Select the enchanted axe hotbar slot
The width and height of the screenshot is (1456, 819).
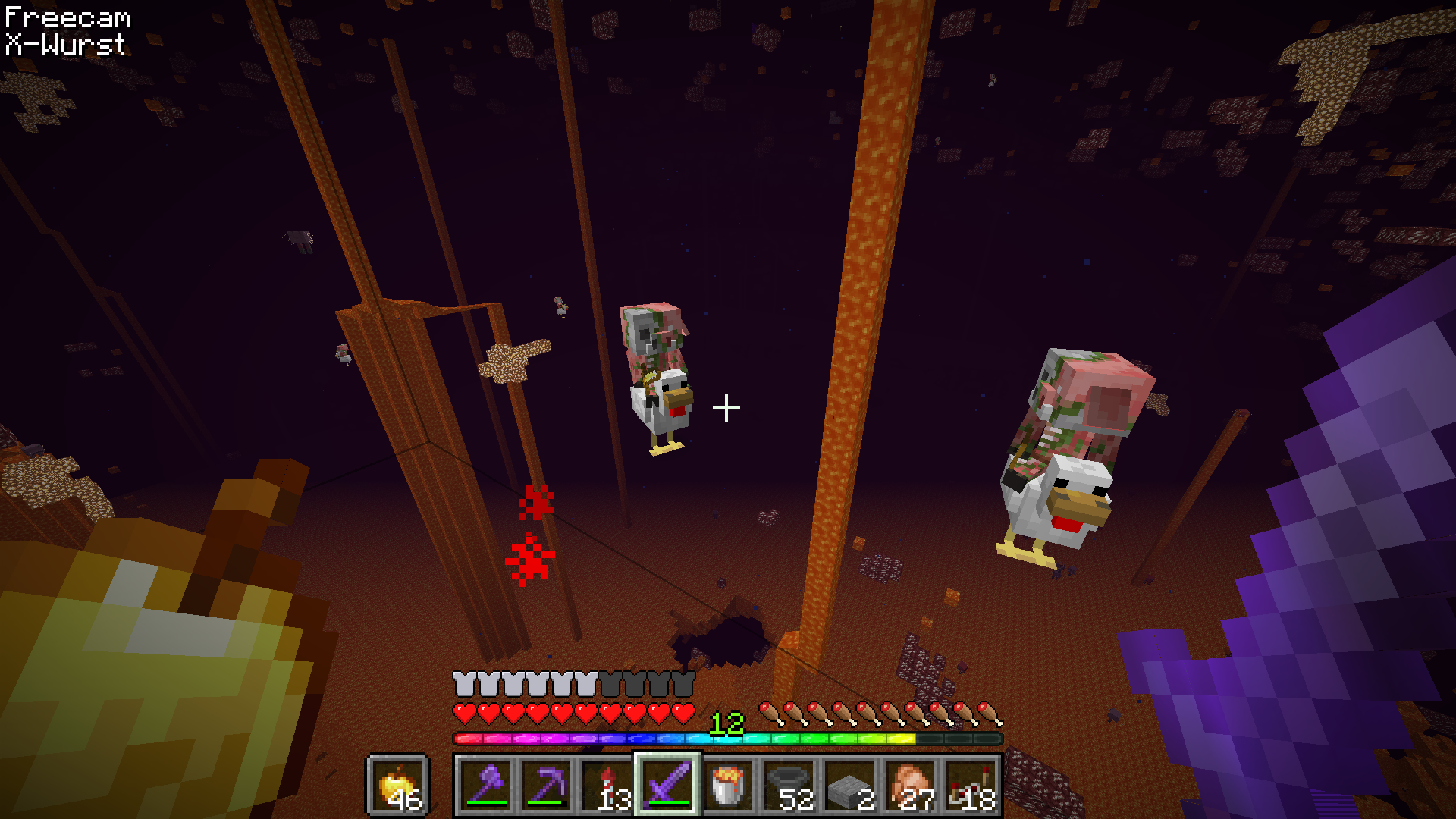tap(486, 784)
